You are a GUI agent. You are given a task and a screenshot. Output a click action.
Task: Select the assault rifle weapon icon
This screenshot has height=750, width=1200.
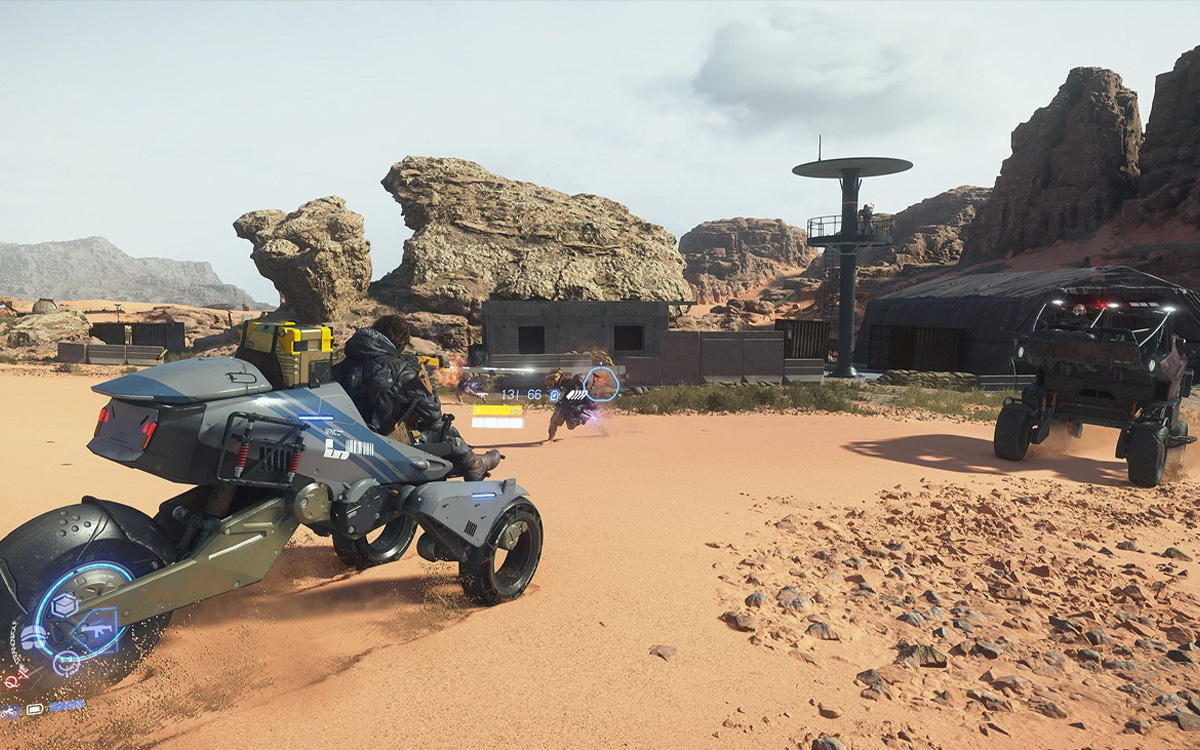point(97,631)
